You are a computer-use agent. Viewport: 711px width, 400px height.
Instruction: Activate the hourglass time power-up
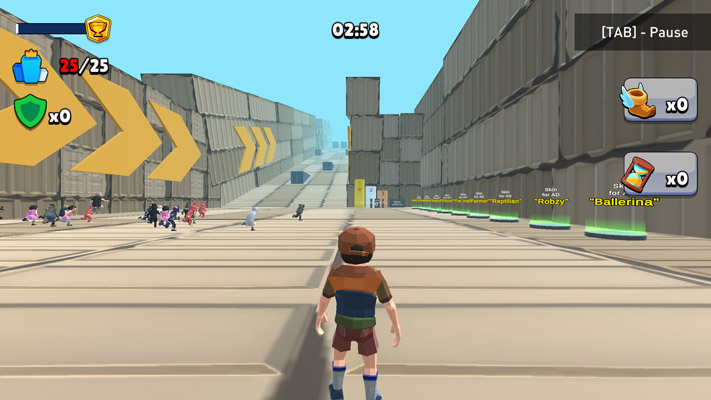[660, 175]
